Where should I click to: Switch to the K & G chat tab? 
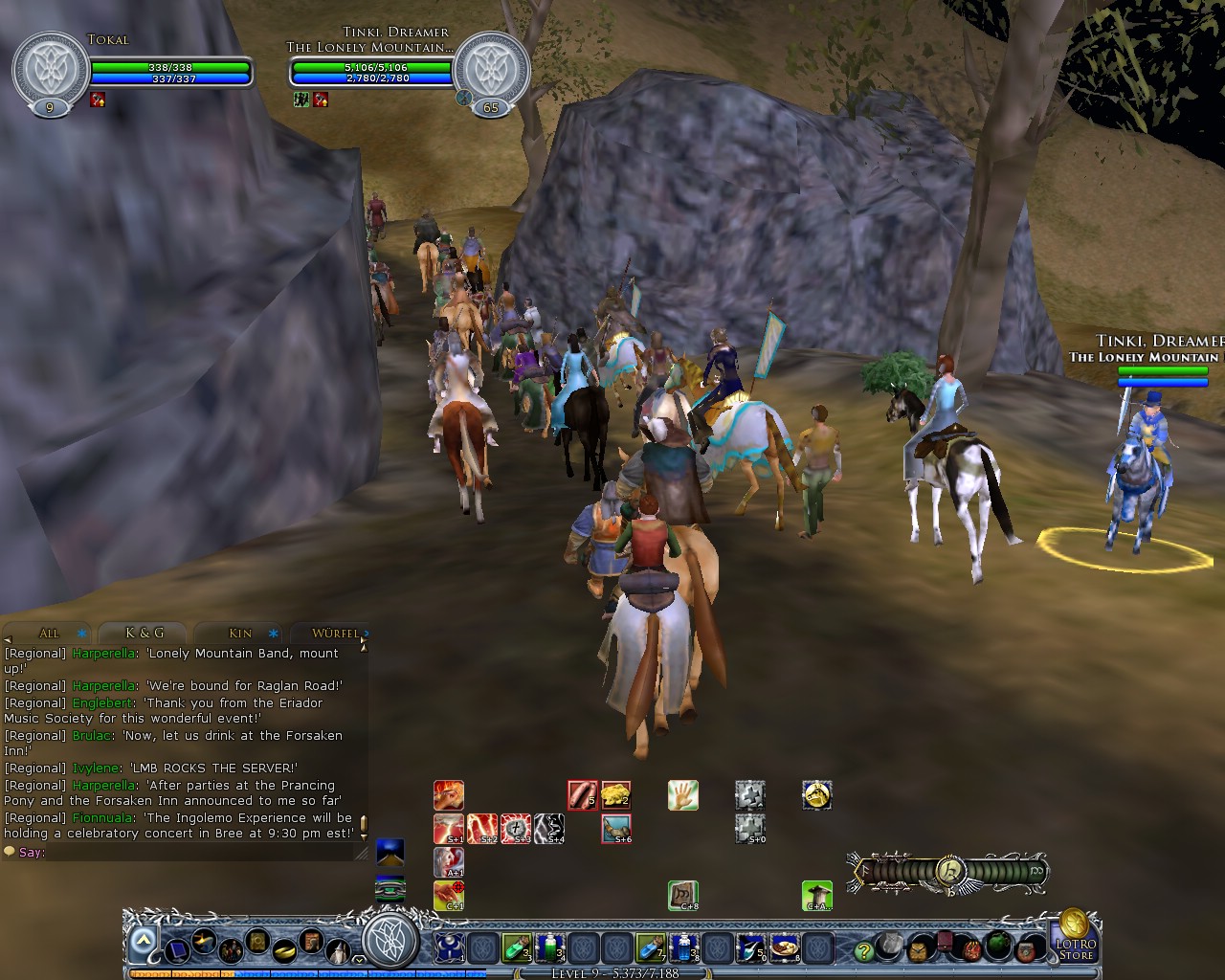[145, 633]
